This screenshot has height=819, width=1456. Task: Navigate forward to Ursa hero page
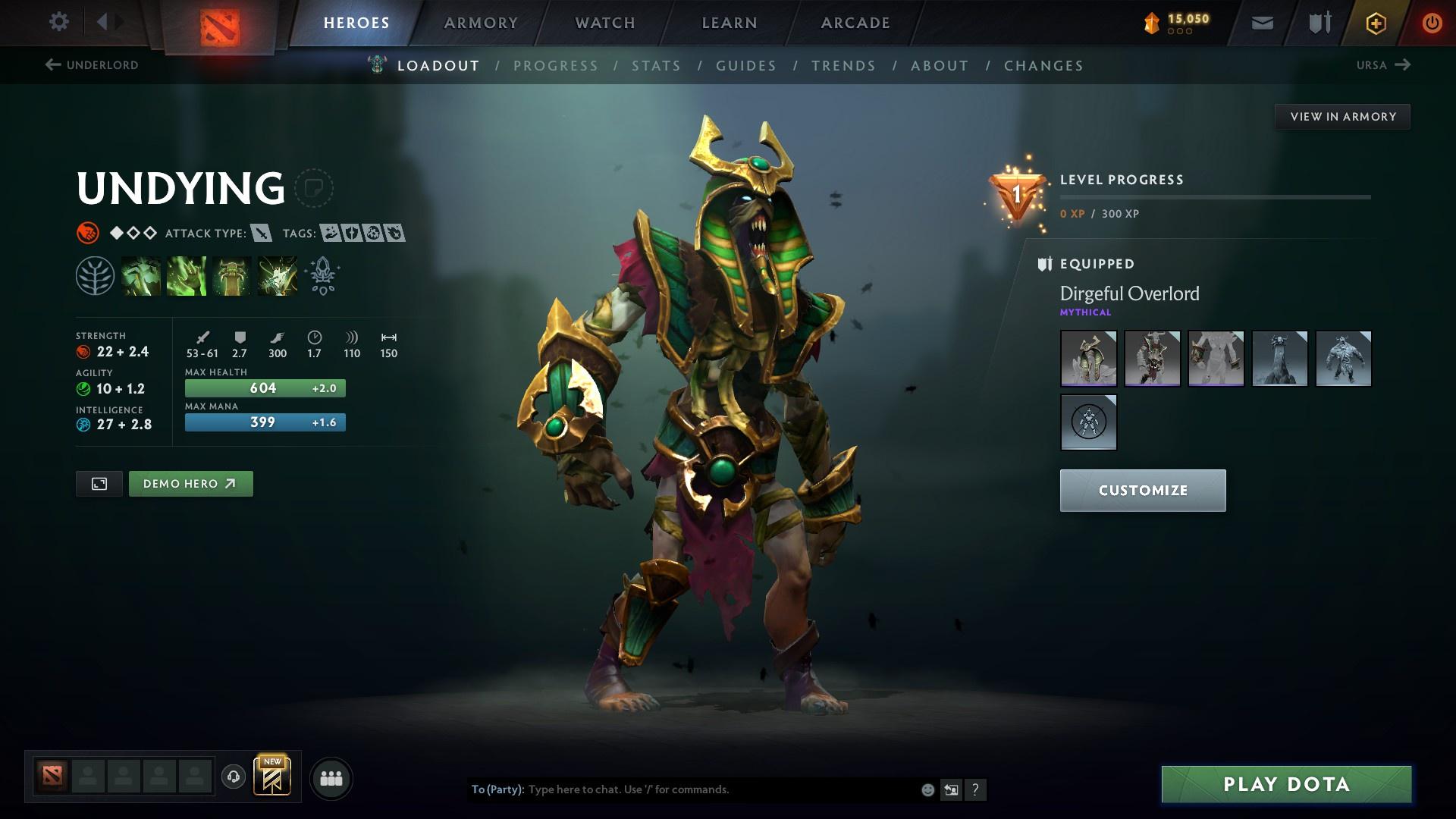tap(1383, 65)
